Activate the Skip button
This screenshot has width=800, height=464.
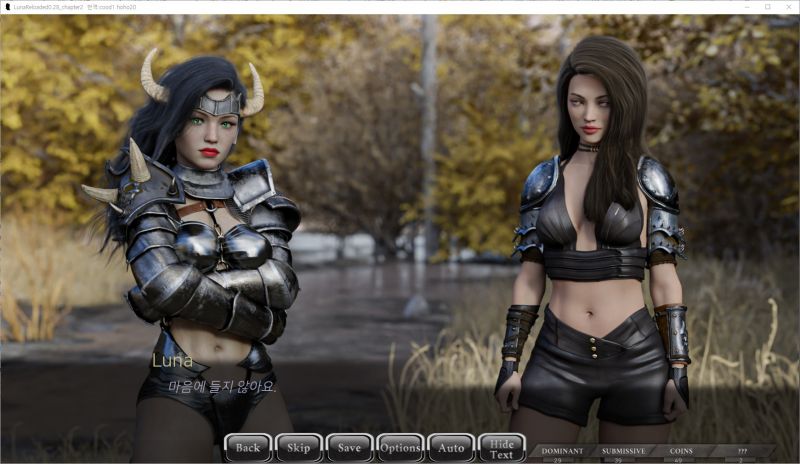[299, 448]
